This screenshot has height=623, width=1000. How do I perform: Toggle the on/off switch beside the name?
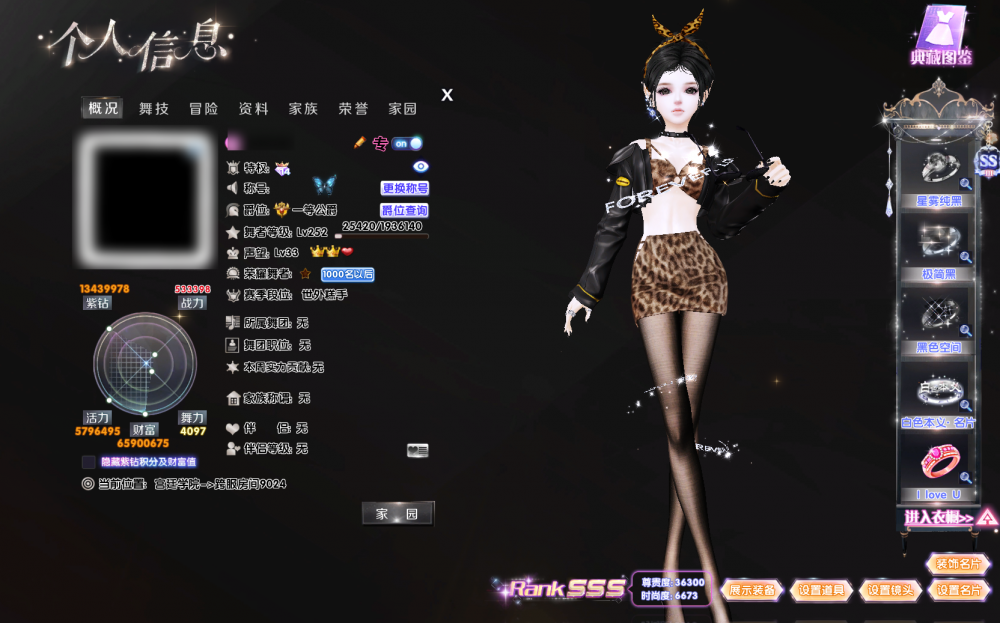[x=407, y=143]
